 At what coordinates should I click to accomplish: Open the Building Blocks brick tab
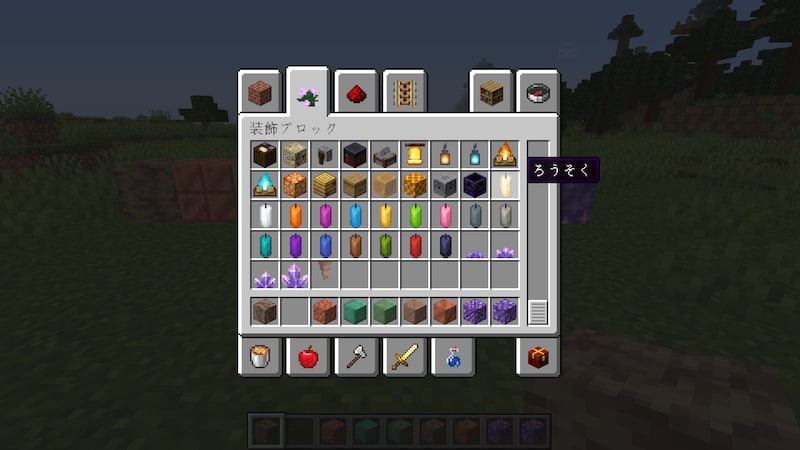[261, 94]
